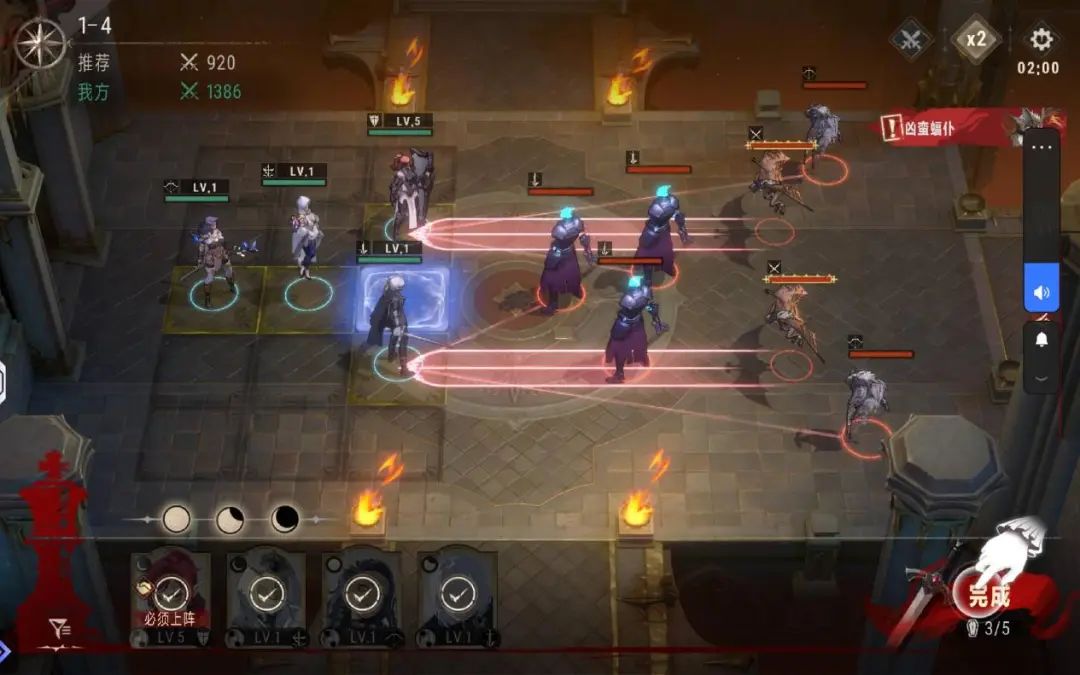Click the crossed swords auto-battle icon
The image size is (1080, 675).
[911, 40]
